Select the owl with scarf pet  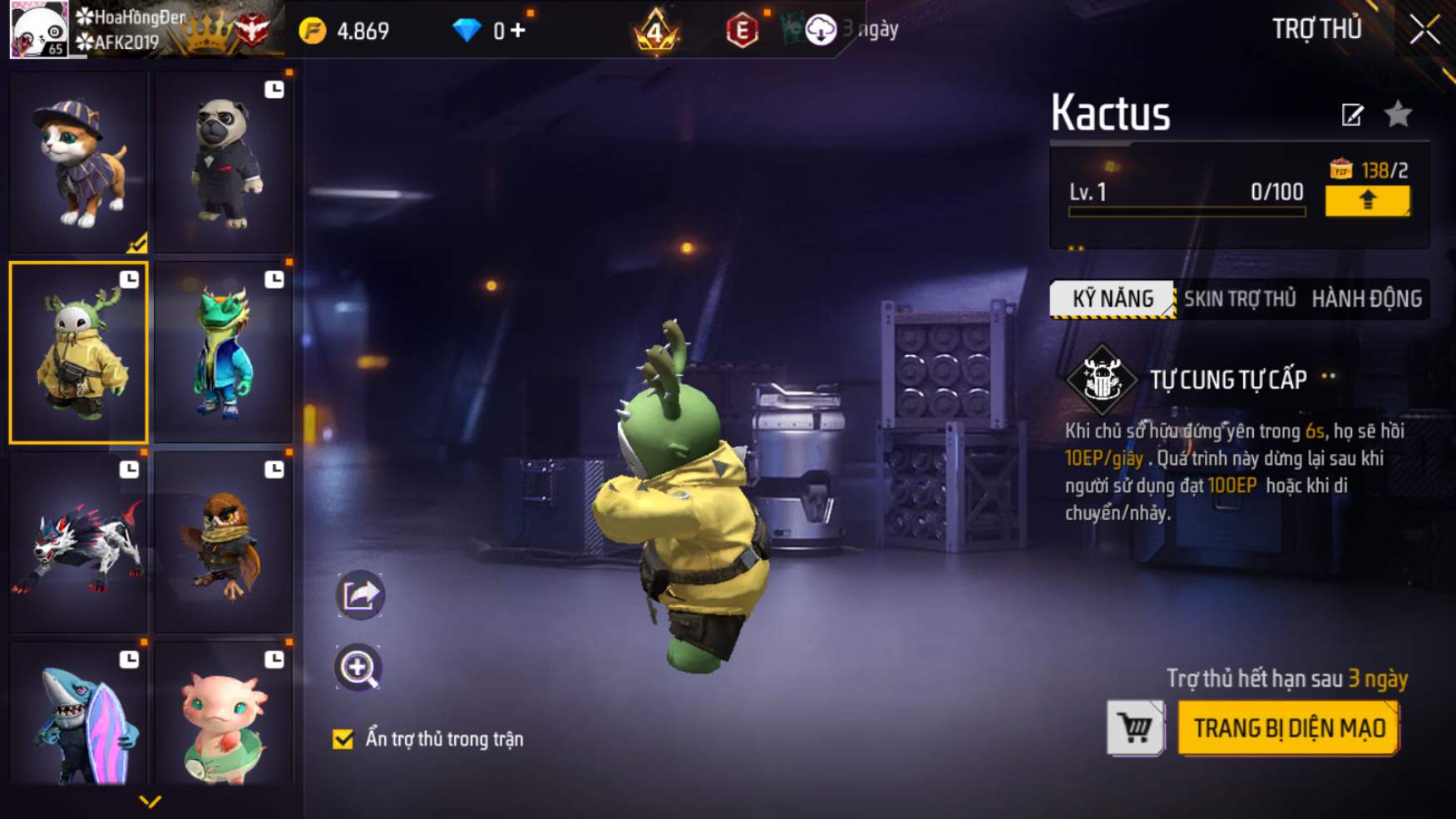(223, 542)
